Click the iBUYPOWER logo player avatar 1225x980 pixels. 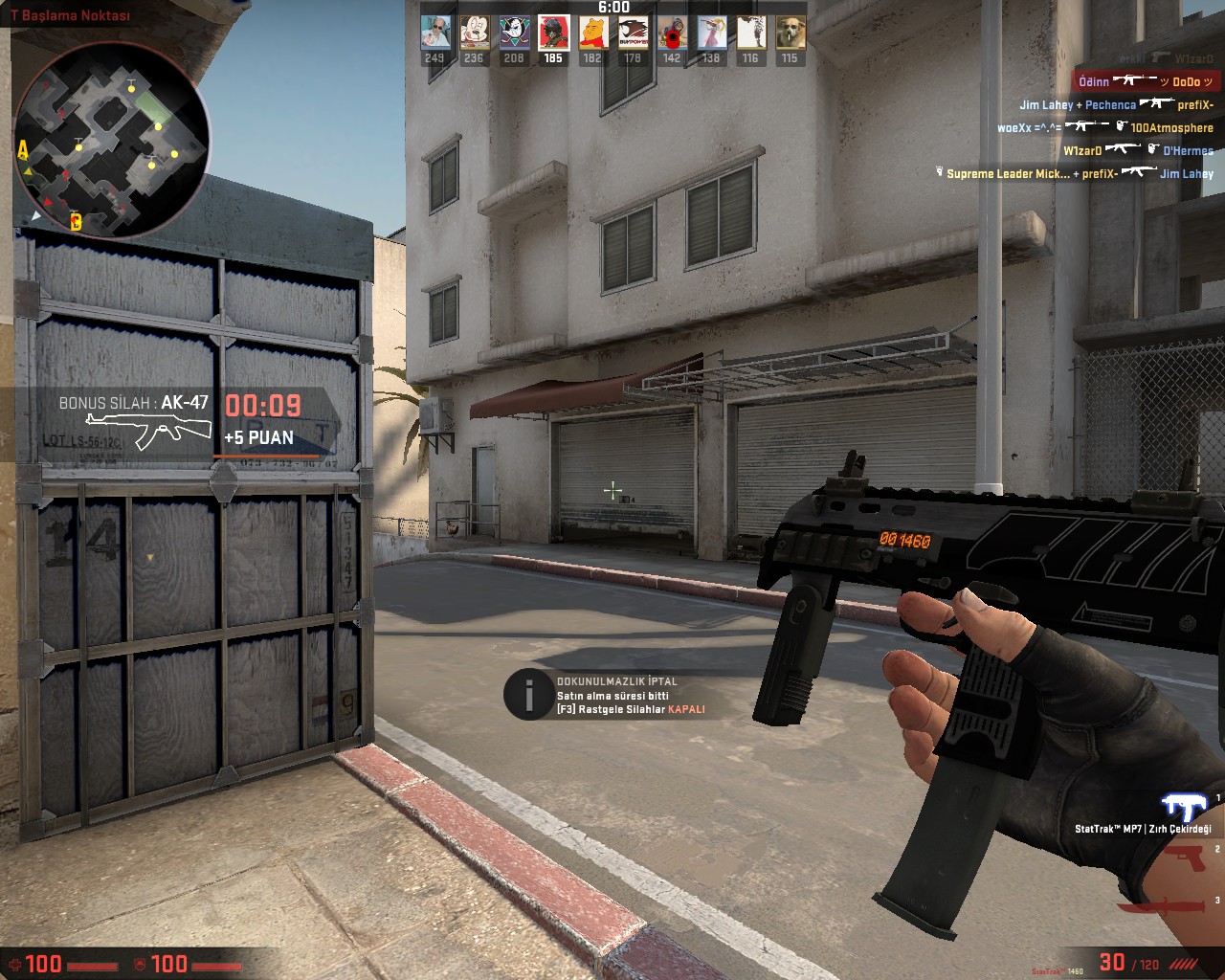[632, 33]
